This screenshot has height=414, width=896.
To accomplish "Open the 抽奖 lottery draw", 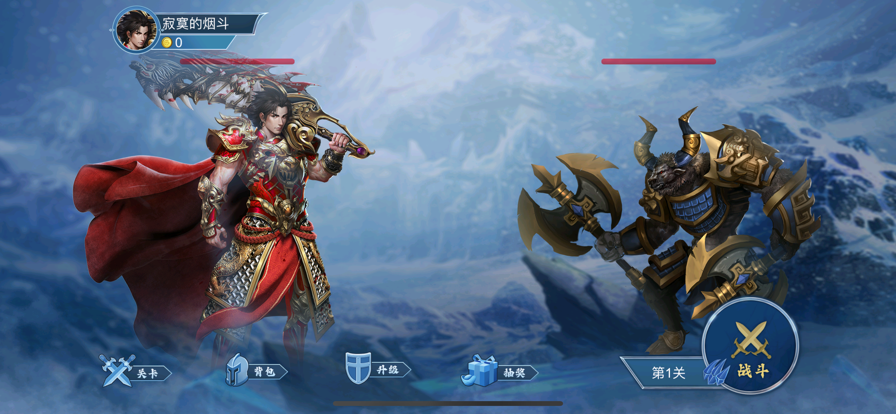I will click(499, 372).
